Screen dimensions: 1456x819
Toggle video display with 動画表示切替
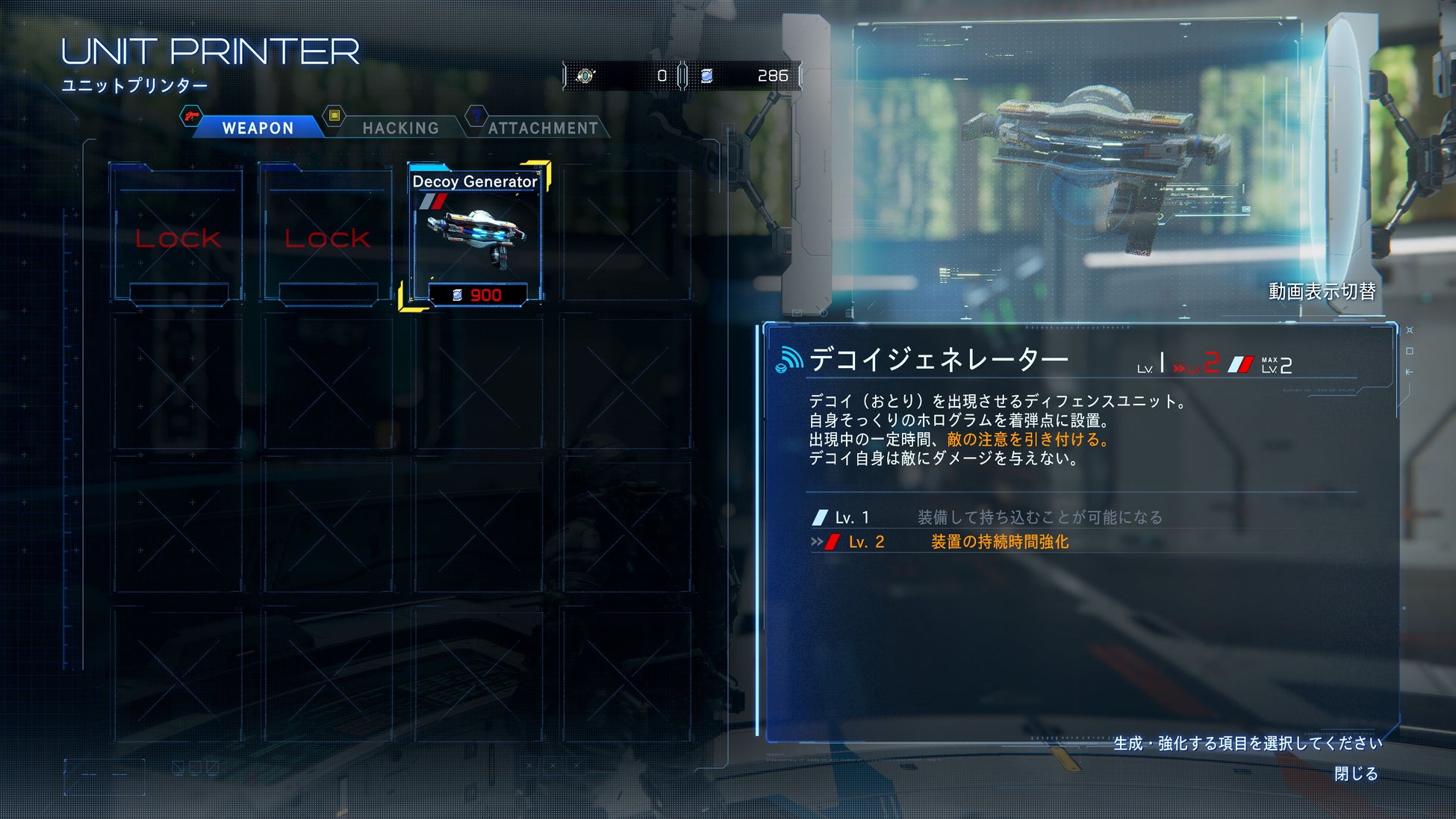tap(1321, 291)
